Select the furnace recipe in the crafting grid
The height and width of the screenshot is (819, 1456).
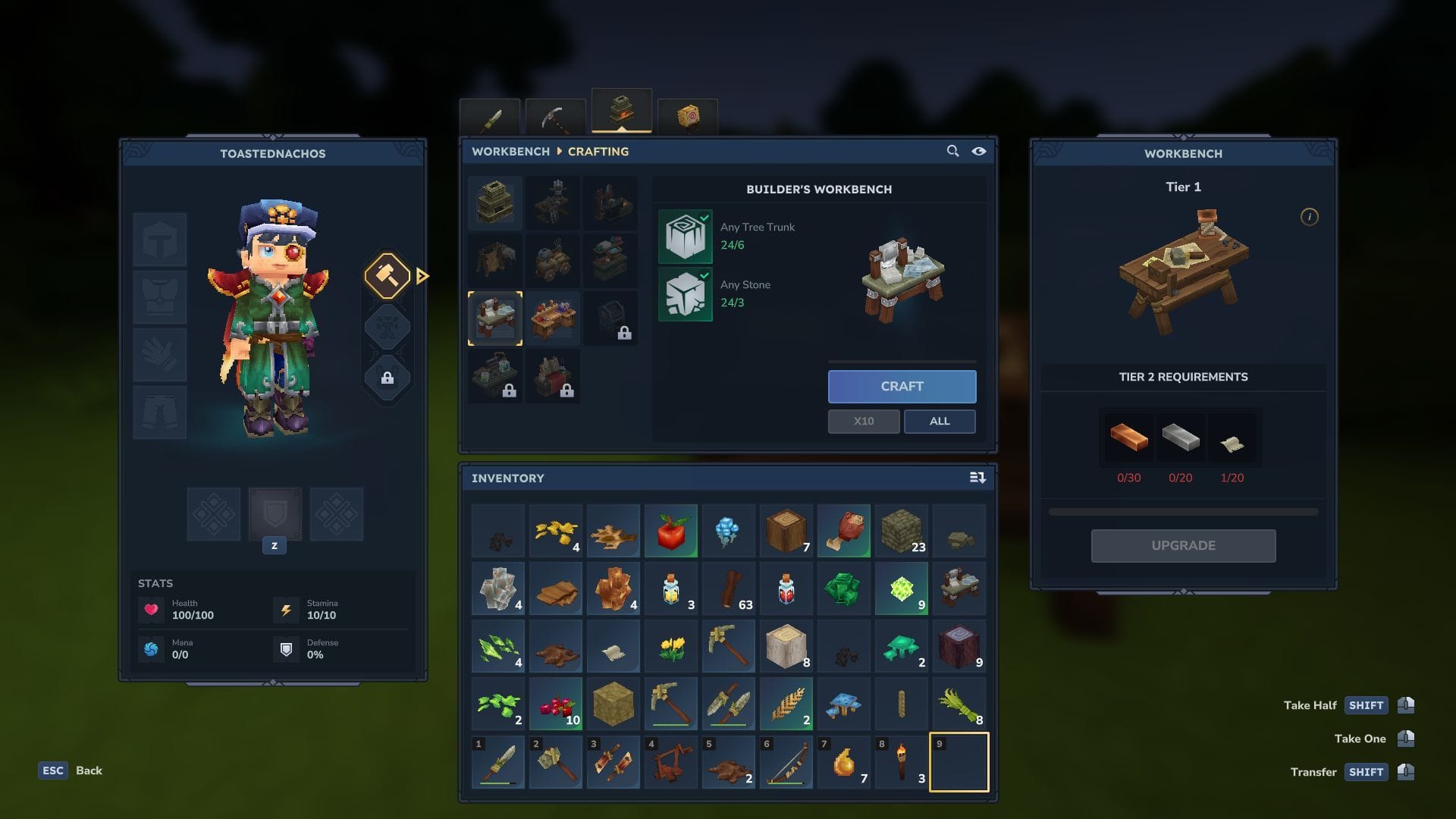coord(495,202)
